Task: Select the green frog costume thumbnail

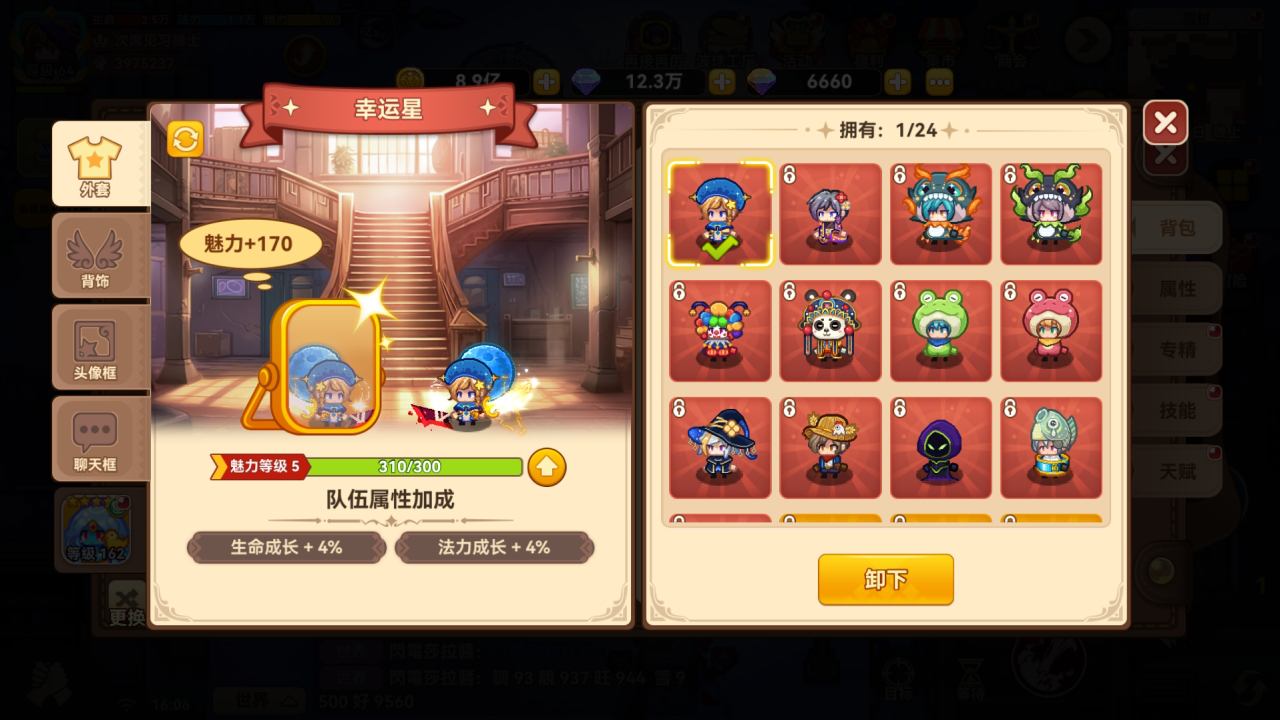Action: click(x=941, y=331)
